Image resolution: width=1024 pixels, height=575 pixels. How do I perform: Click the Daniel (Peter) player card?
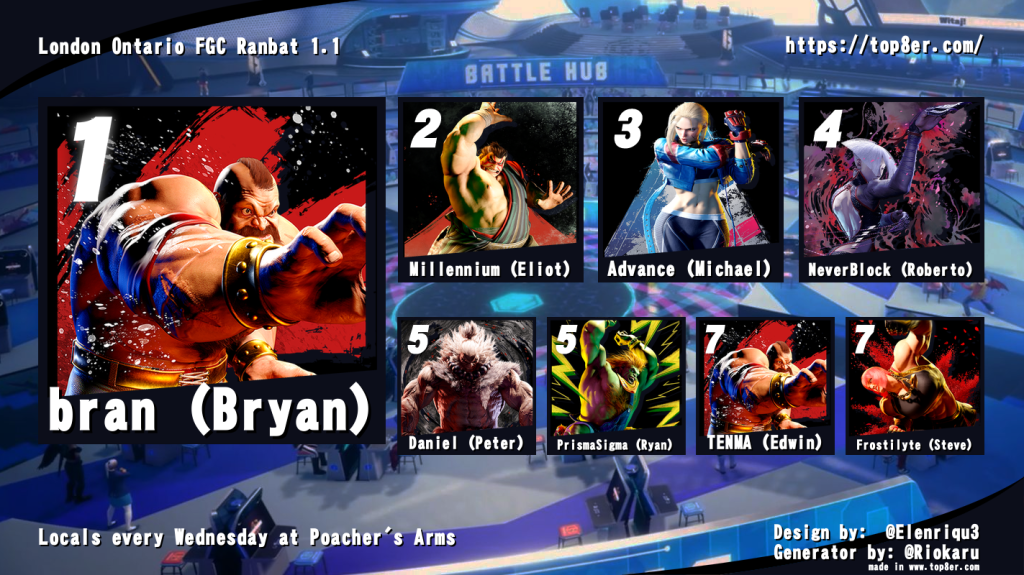pos(467,385)
